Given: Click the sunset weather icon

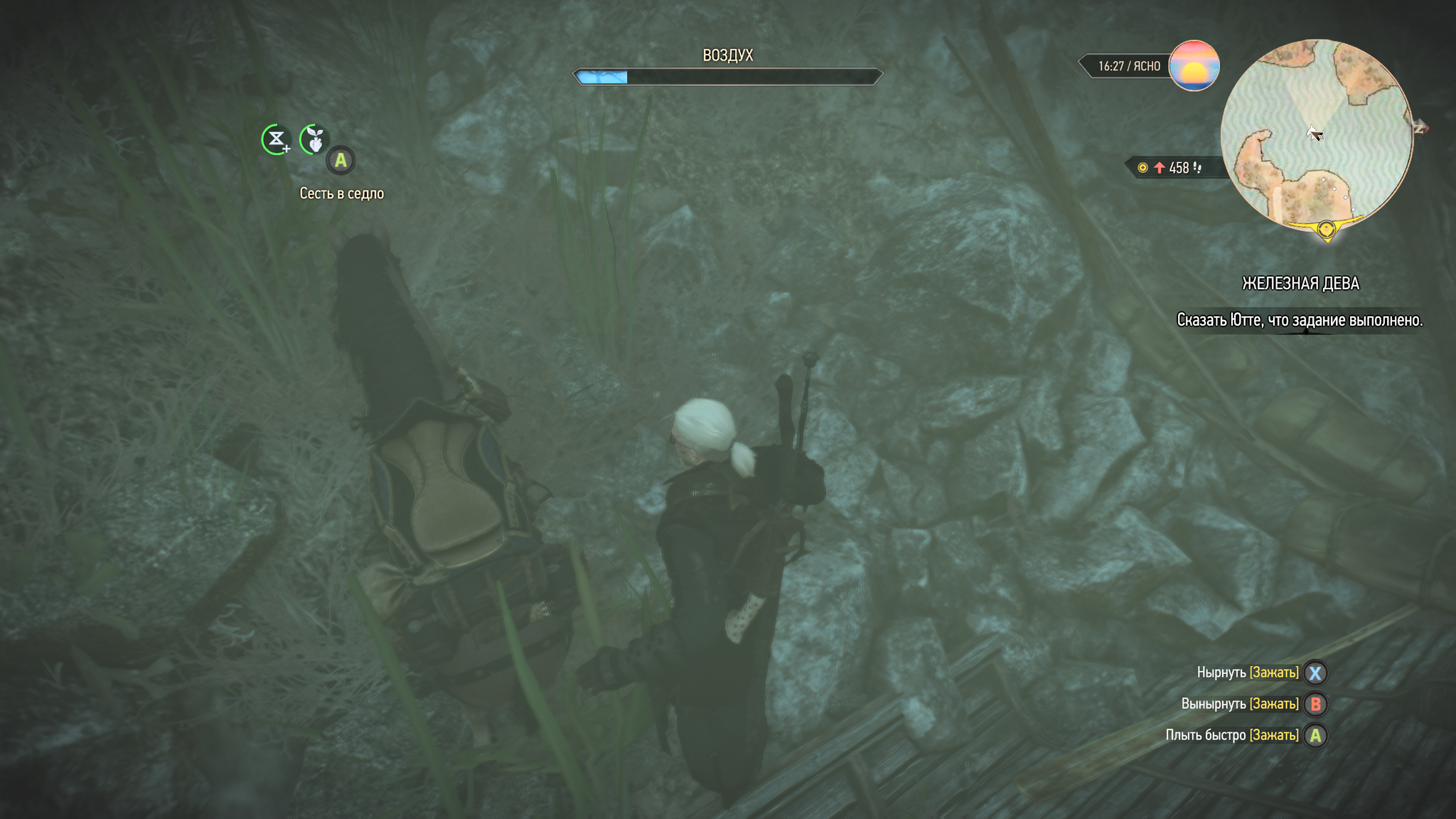Looking at the screenshot, I should pyautogui.click(x=1194, y=65).
